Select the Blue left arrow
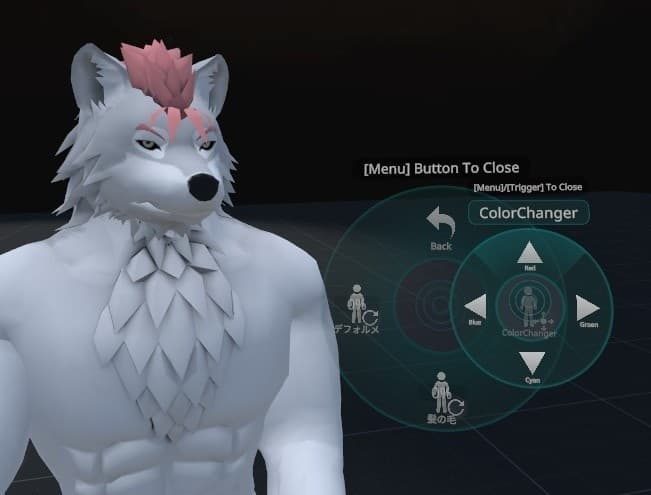The width and height of the screenshot is (651, 495). 476,307
